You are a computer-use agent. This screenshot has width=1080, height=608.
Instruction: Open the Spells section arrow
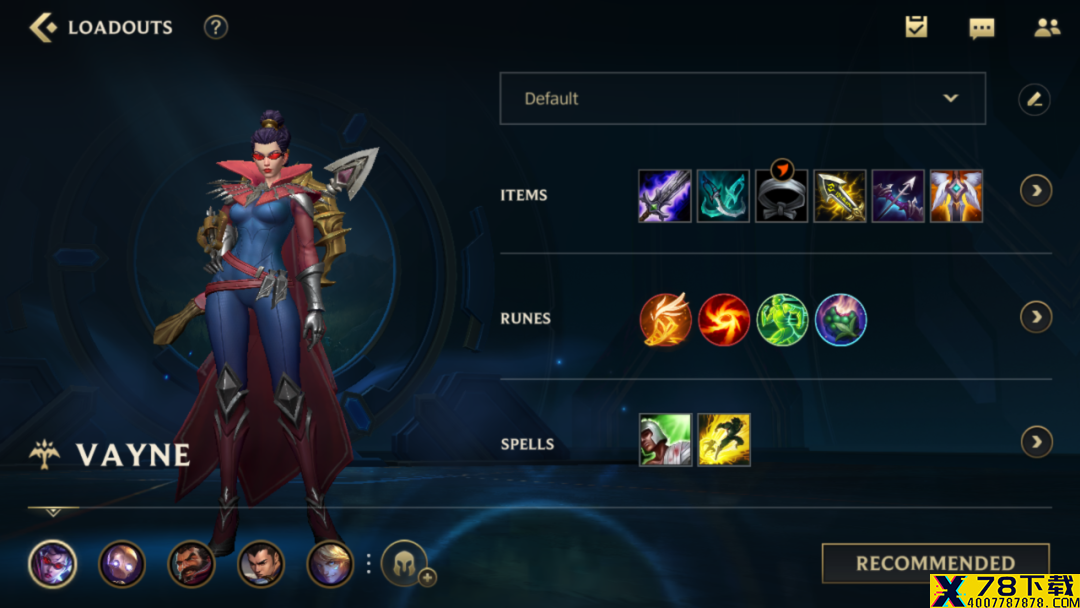[x=1036, y=441]
